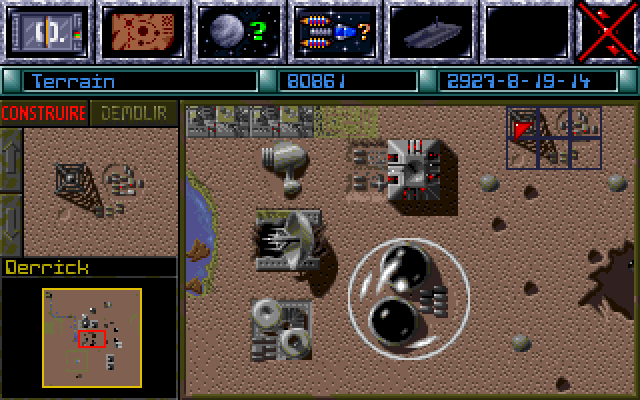Open the vault door icon panel
The image size is (640, 400).
46,31
